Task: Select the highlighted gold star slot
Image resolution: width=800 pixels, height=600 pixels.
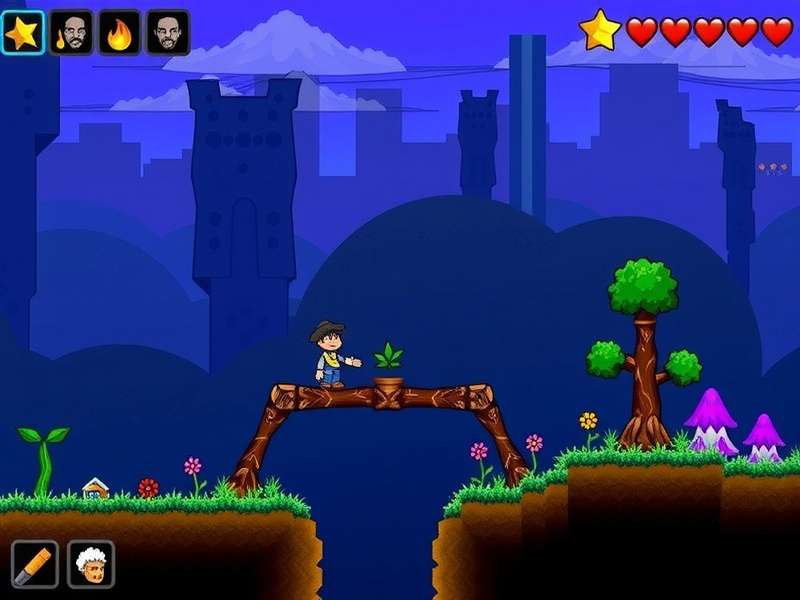Action: tap(22, 33)
